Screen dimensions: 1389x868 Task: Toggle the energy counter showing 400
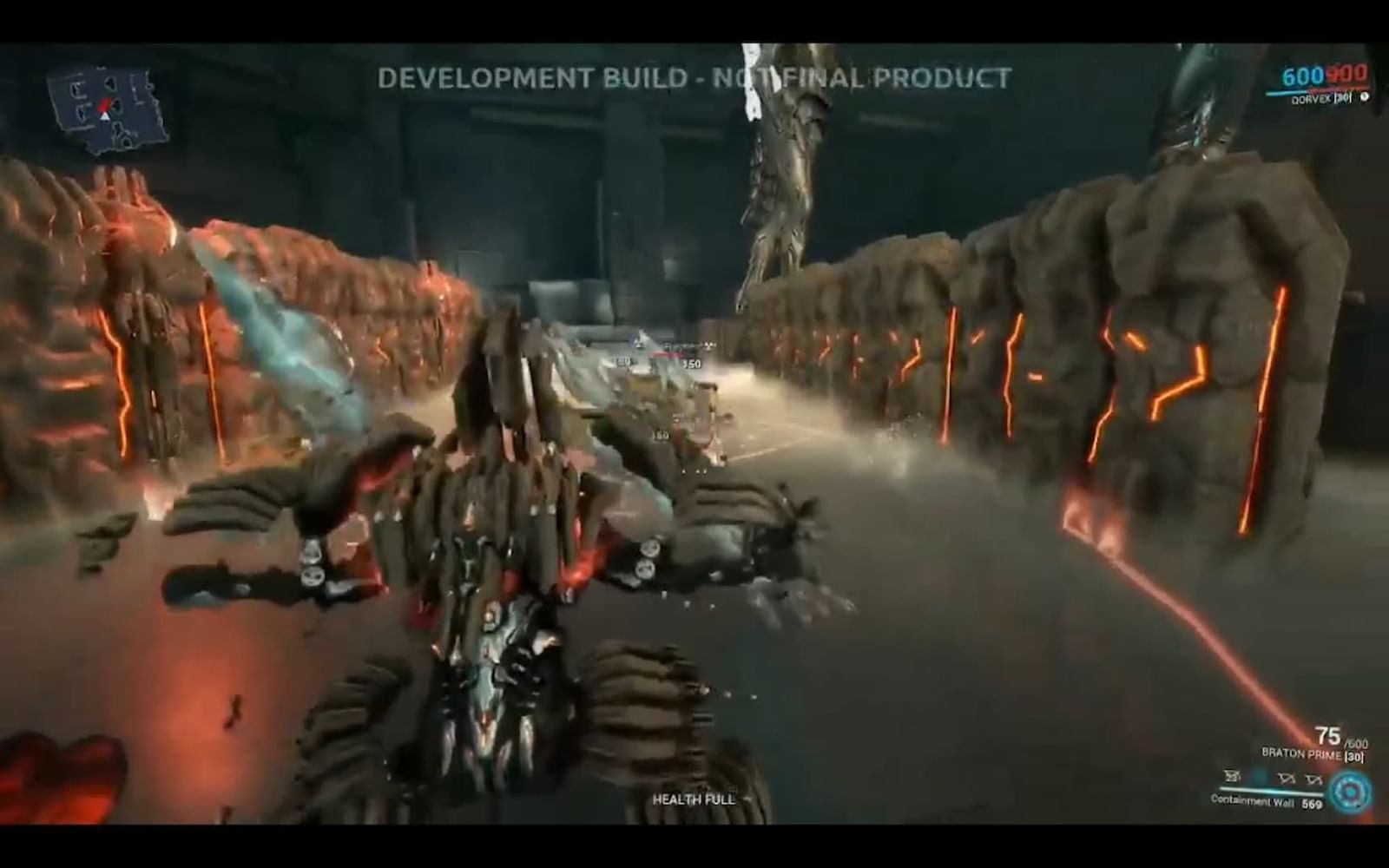click(x=1347, y=76)
